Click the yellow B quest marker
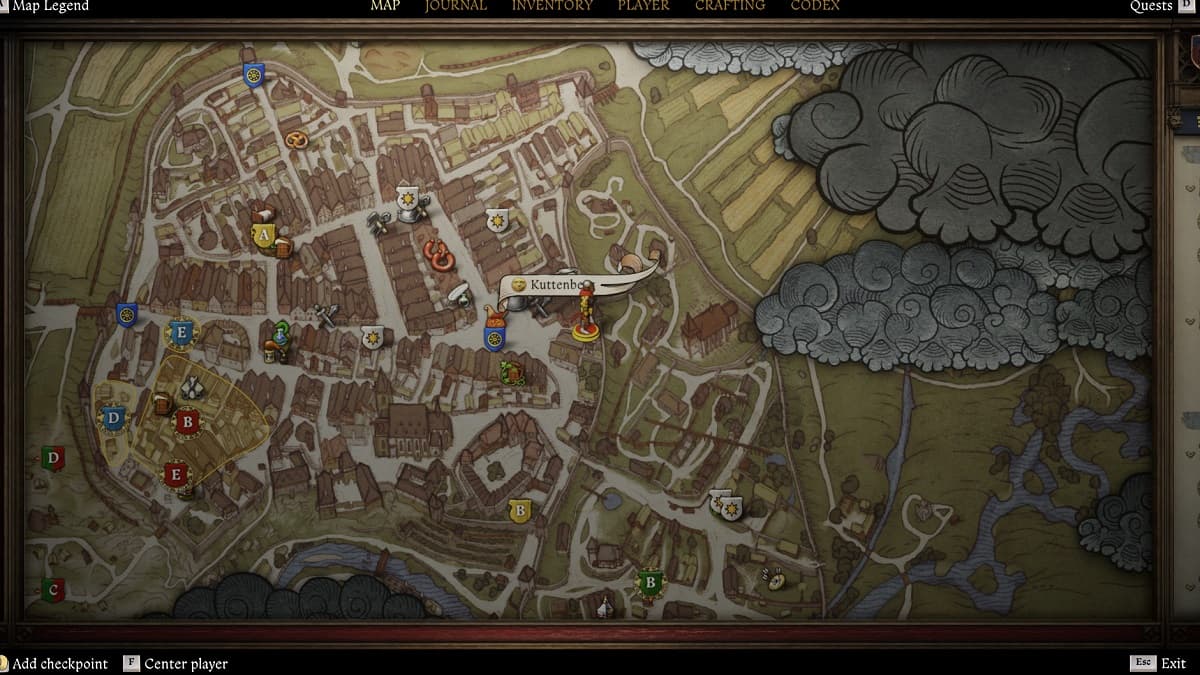Viewport: 1200px width, 675px height. pyautogui.click(x=518, y=511)
